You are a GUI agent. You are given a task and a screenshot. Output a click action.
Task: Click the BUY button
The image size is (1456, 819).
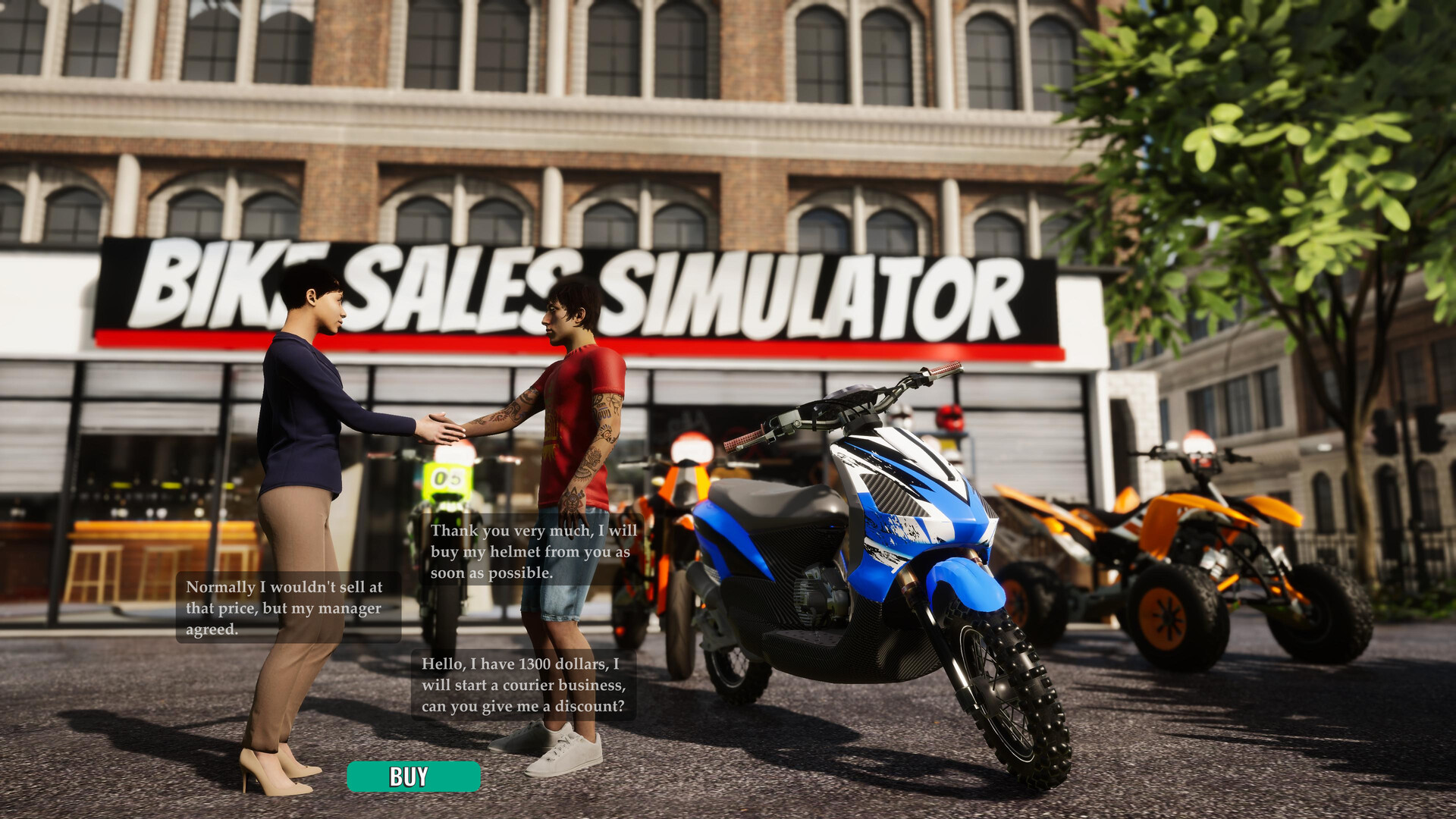pos(413,775)
